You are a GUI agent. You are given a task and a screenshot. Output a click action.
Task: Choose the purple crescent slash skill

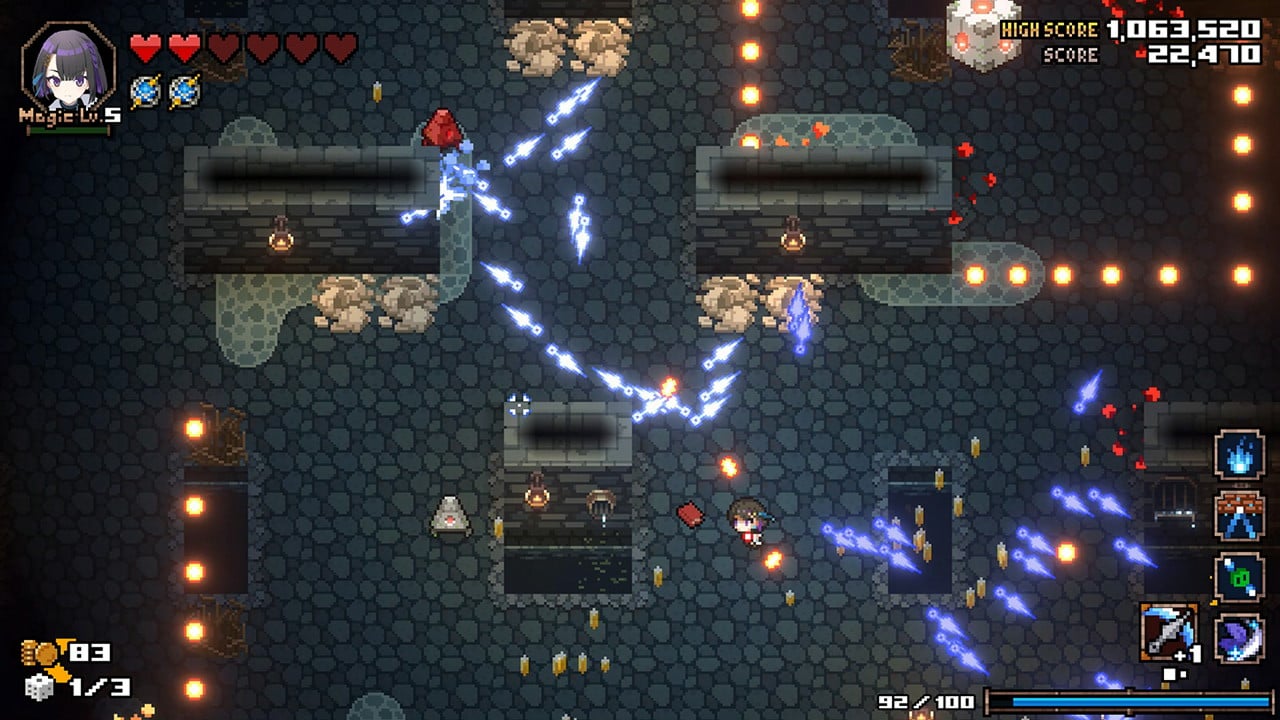1239,638
